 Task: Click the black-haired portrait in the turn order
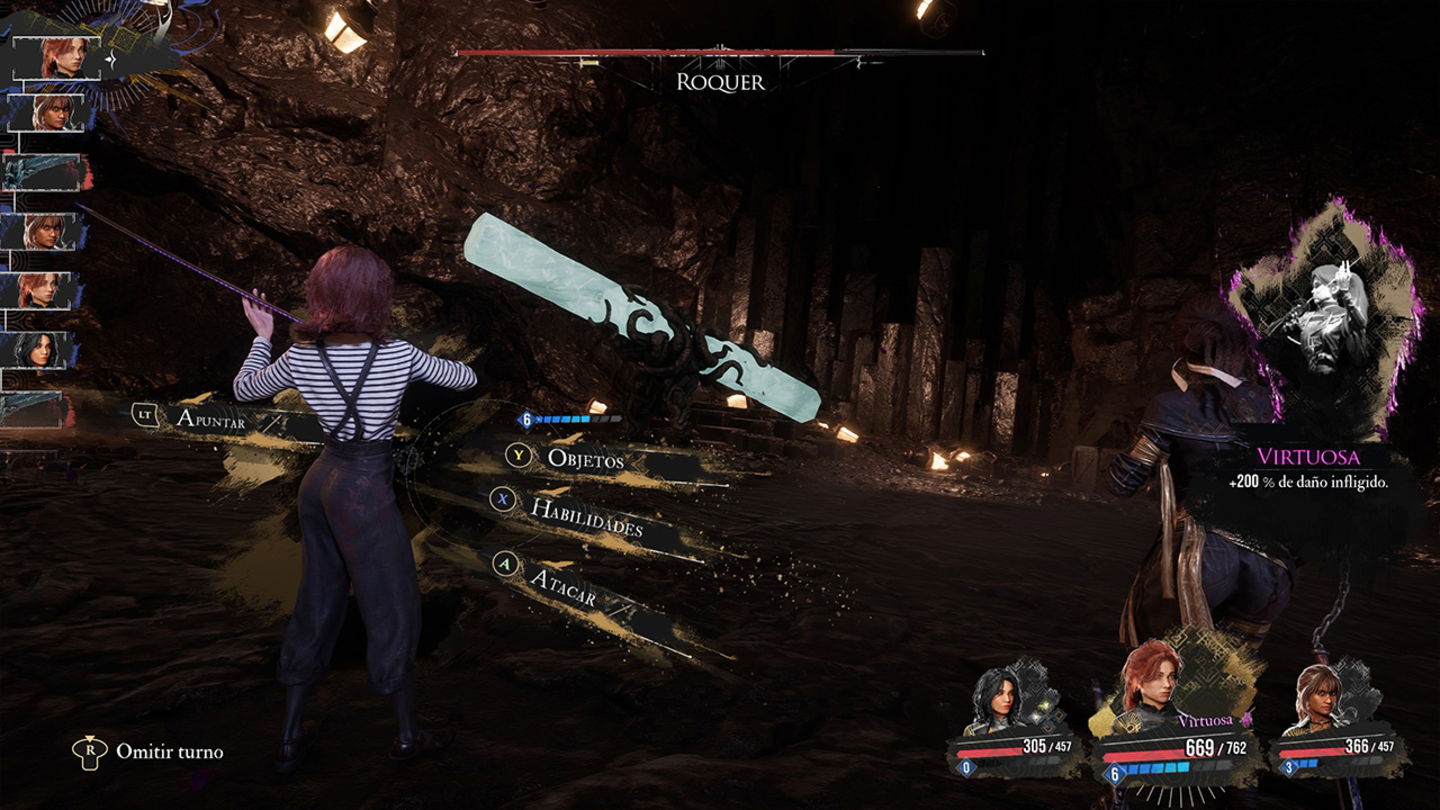tap(42, 351)
